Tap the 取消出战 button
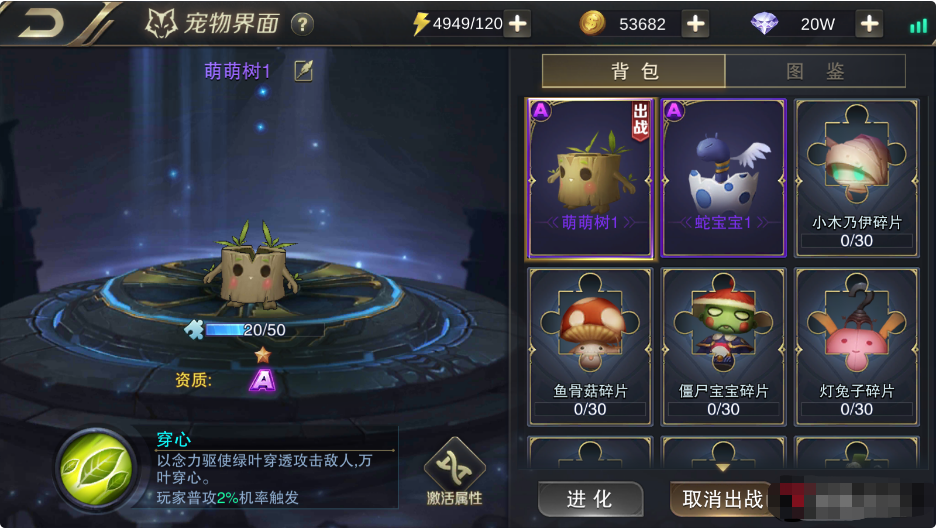This screenshot has width=936, height=528. pos(722,498)
